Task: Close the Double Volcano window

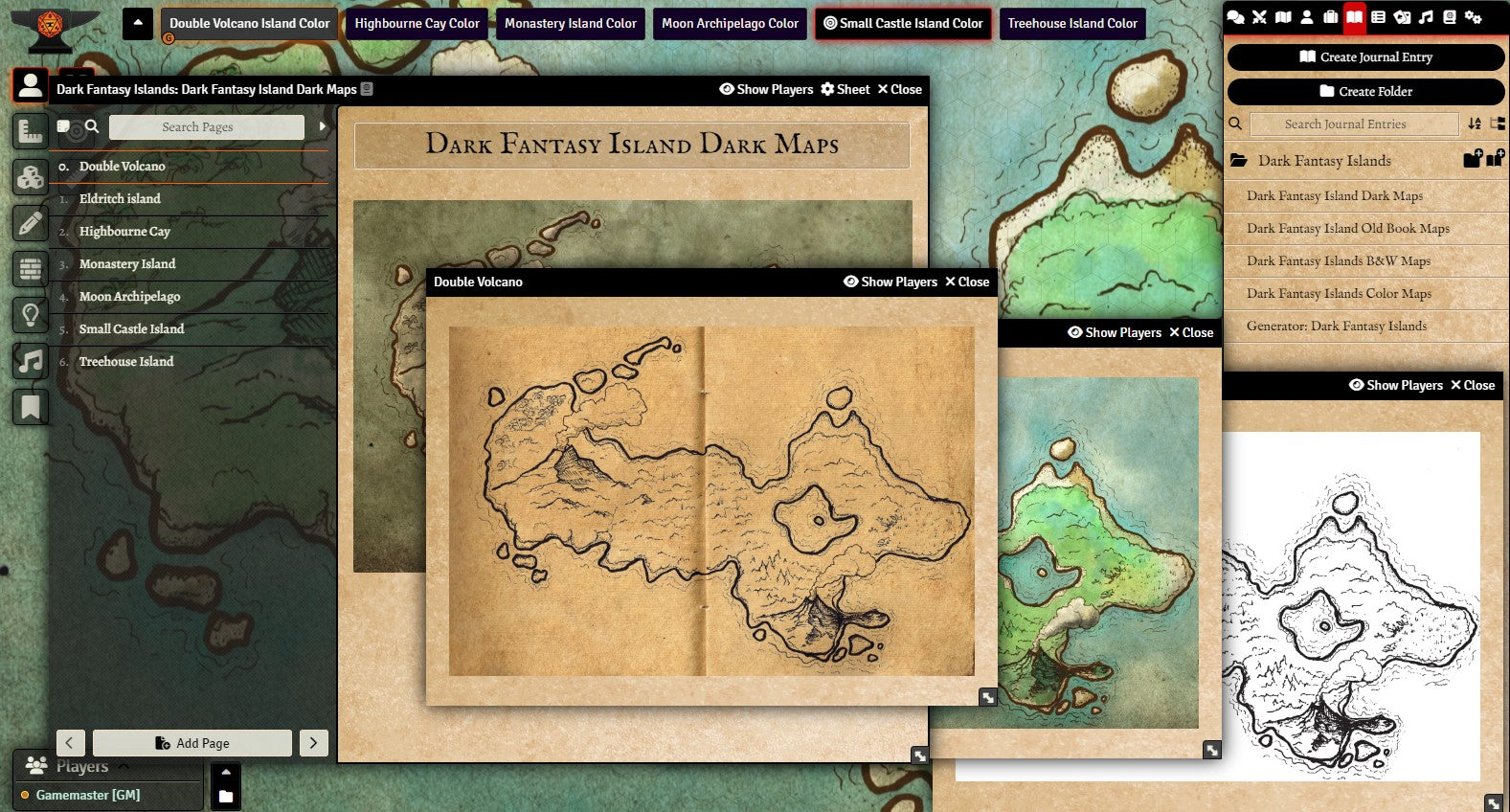Action: pos(967,282)
